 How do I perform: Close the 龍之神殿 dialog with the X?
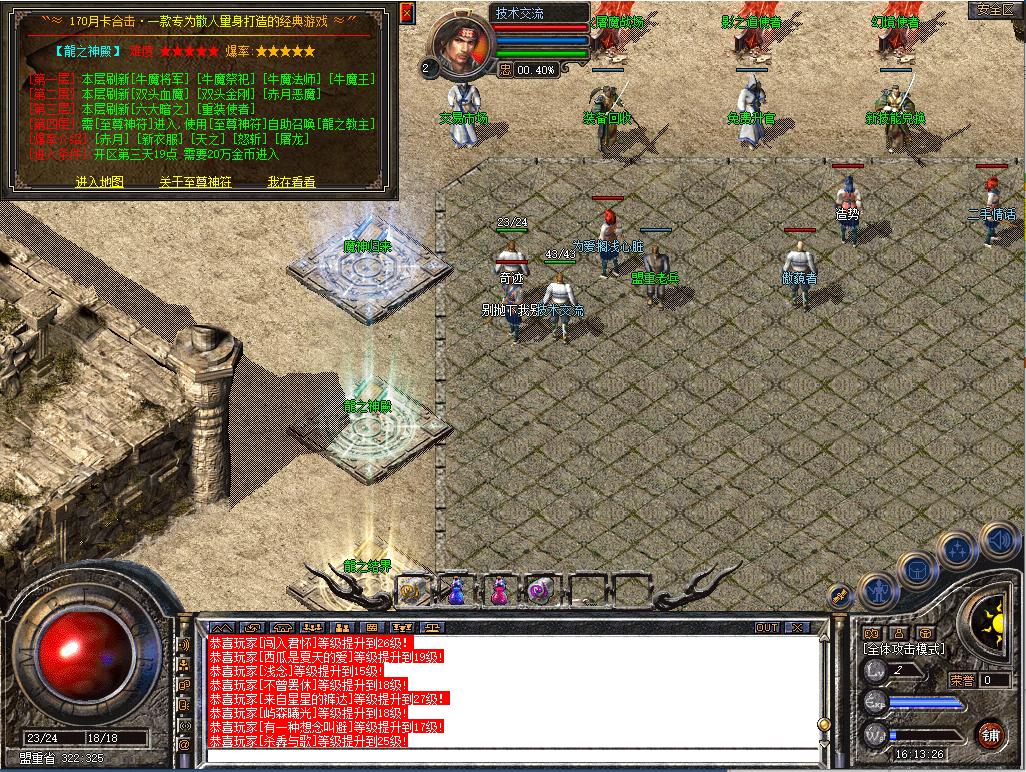pyautogui.click(x=407, y=13)
